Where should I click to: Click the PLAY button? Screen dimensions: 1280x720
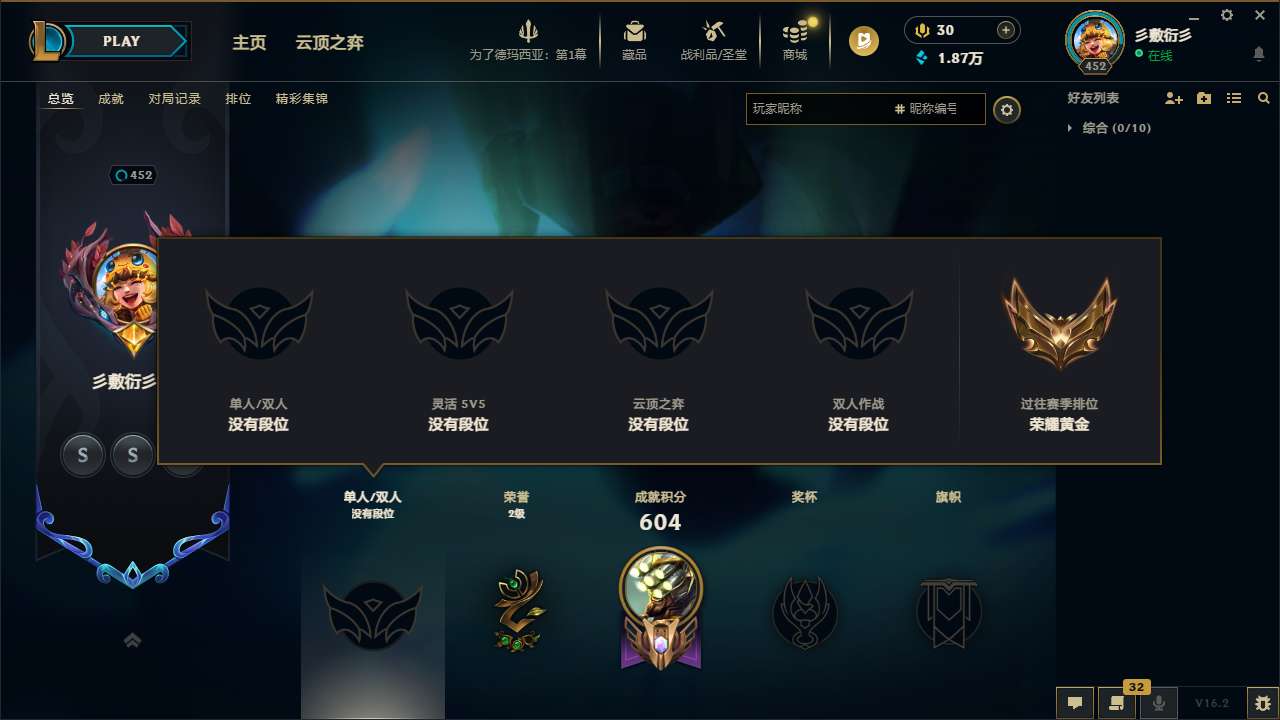[x=122, y=41]
